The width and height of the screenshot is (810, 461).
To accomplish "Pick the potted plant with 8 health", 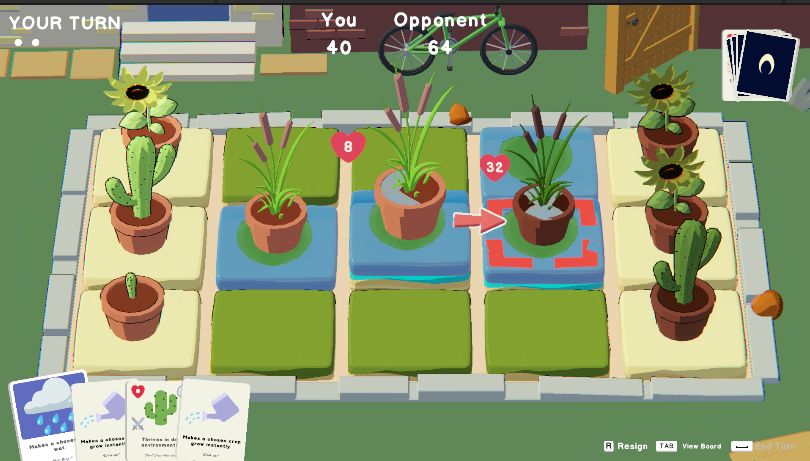I will coord(409,200).
